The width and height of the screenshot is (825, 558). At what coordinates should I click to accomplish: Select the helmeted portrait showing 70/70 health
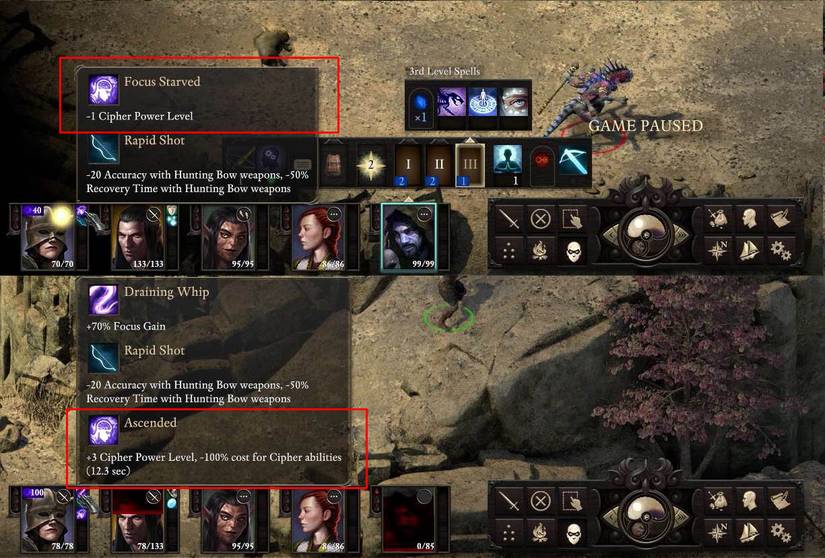pos(46,236)
